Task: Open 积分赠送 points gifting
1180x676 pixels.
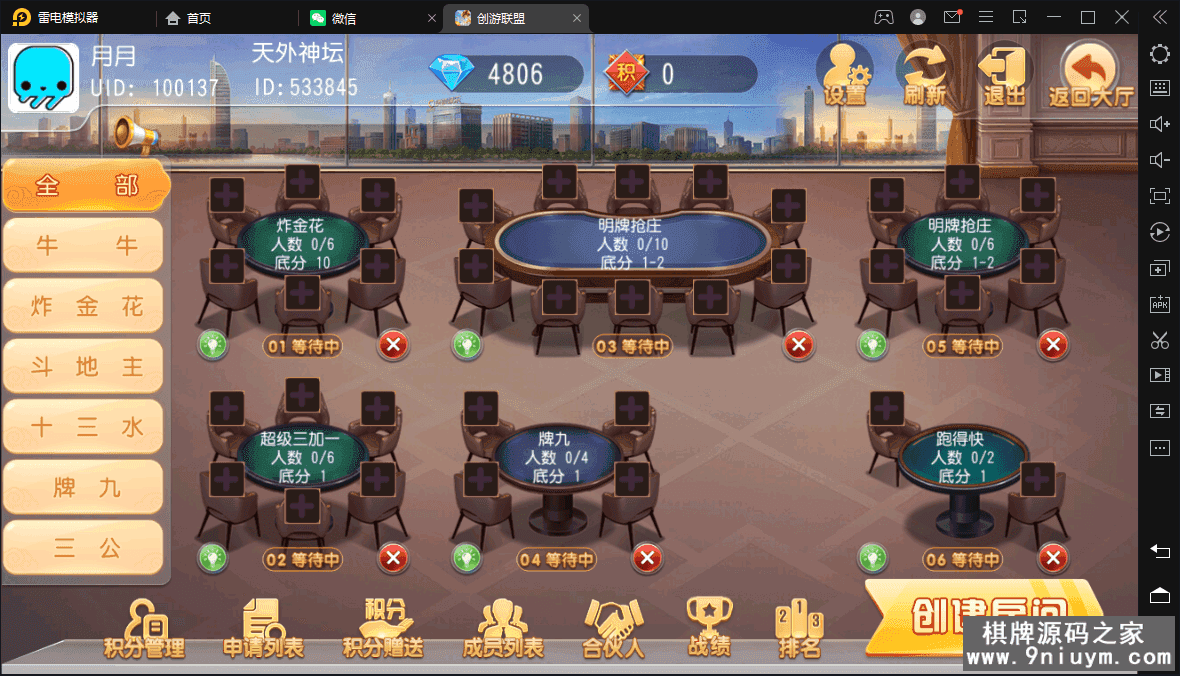Action: click(x=383, y=630)
